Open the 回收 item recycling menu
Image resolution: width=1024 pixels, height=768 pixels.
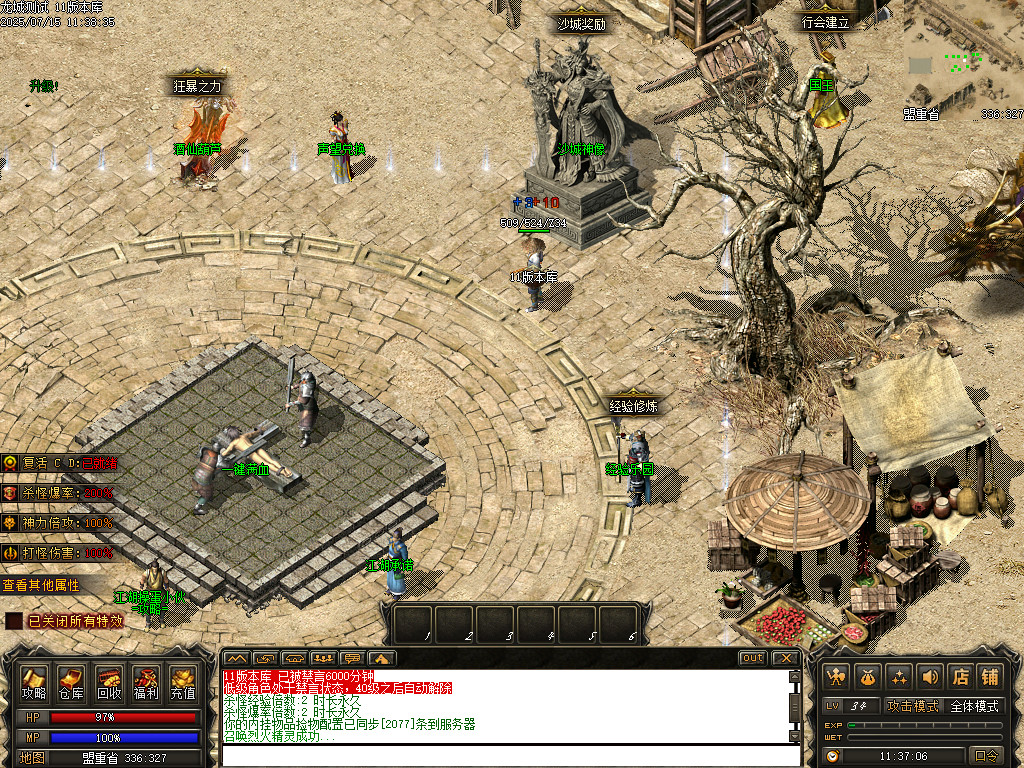pos(109,683)
